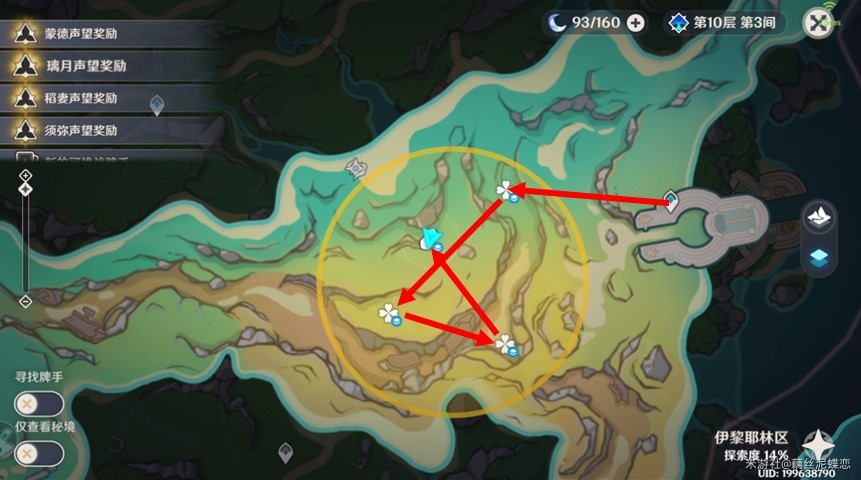The height and width of the screenshot is (480, 861).
Task: Zoom in with the map slider plus
Action: tap(26, 176)
